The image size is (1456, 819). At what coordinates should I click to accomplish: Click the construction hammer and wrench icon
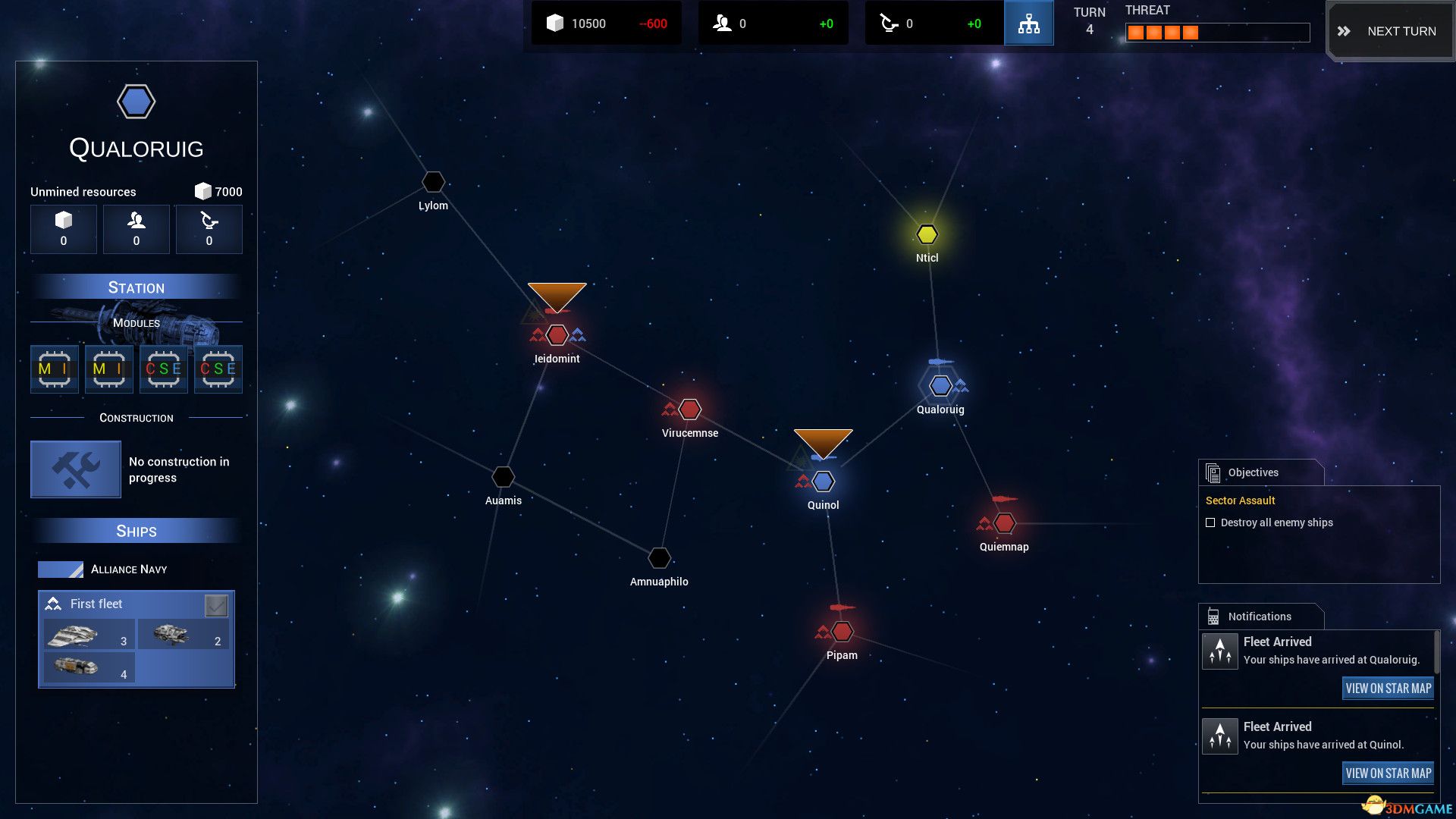point(74,469)
